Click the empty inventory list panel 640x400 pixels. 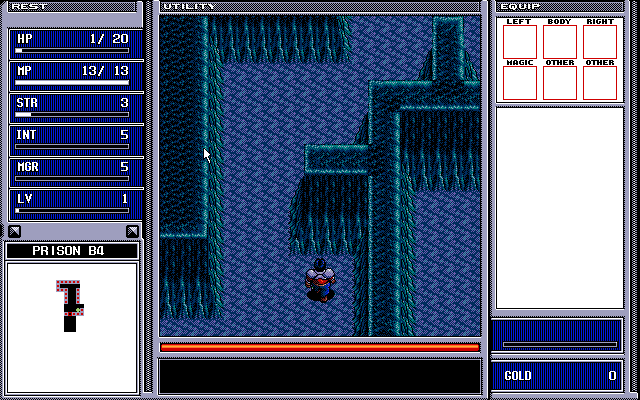560,207
